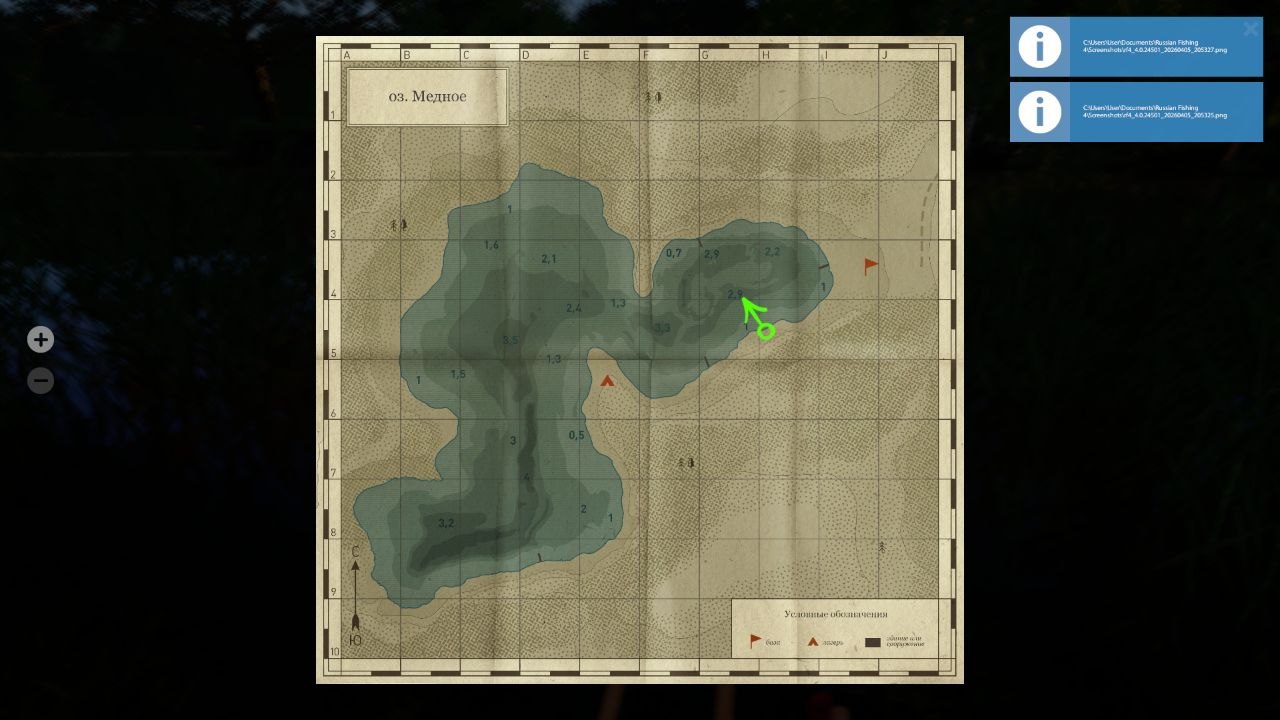
Task: Click the lake title оз. Медное label
Action: tap(427, 96)
